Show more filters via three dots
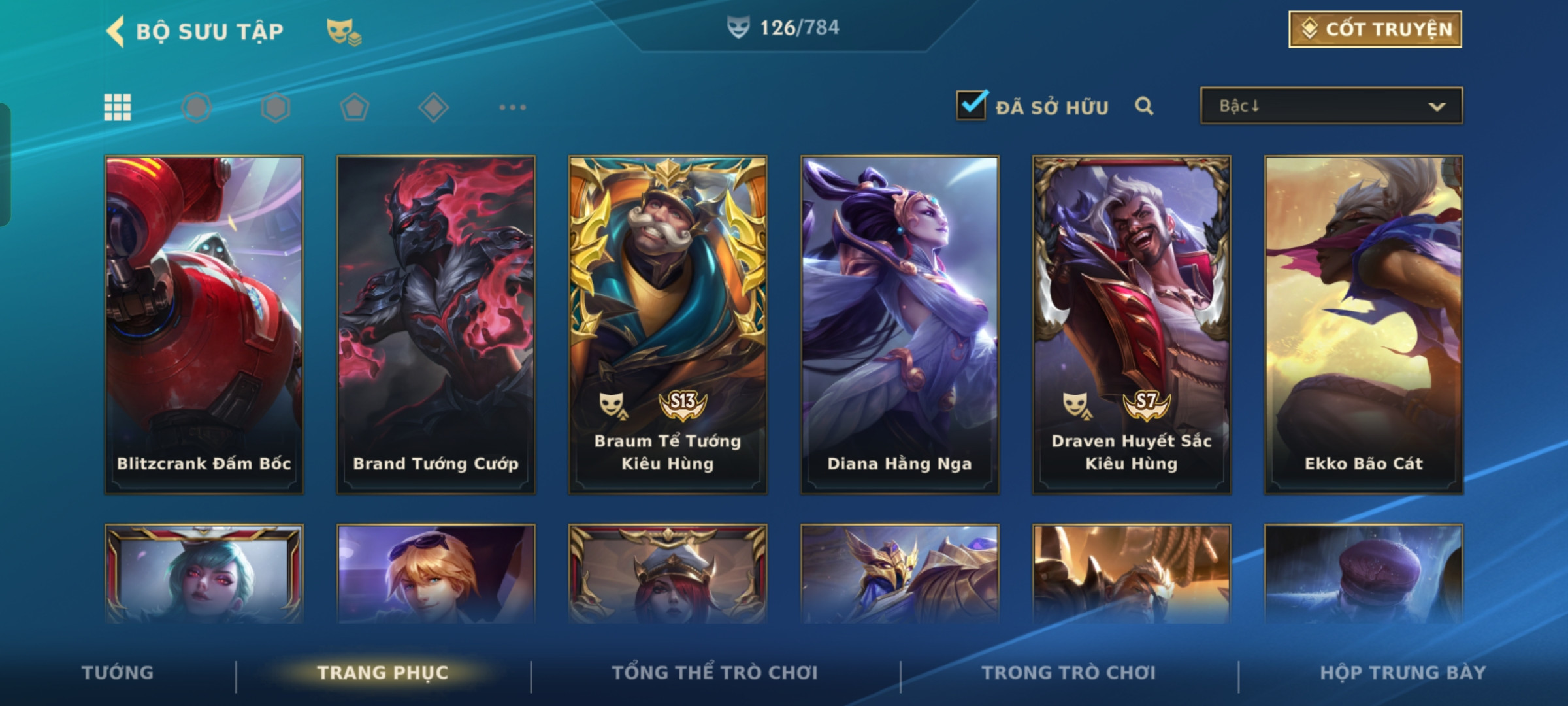This screenshot has width=1568, height=706. (x=512, y=107)
